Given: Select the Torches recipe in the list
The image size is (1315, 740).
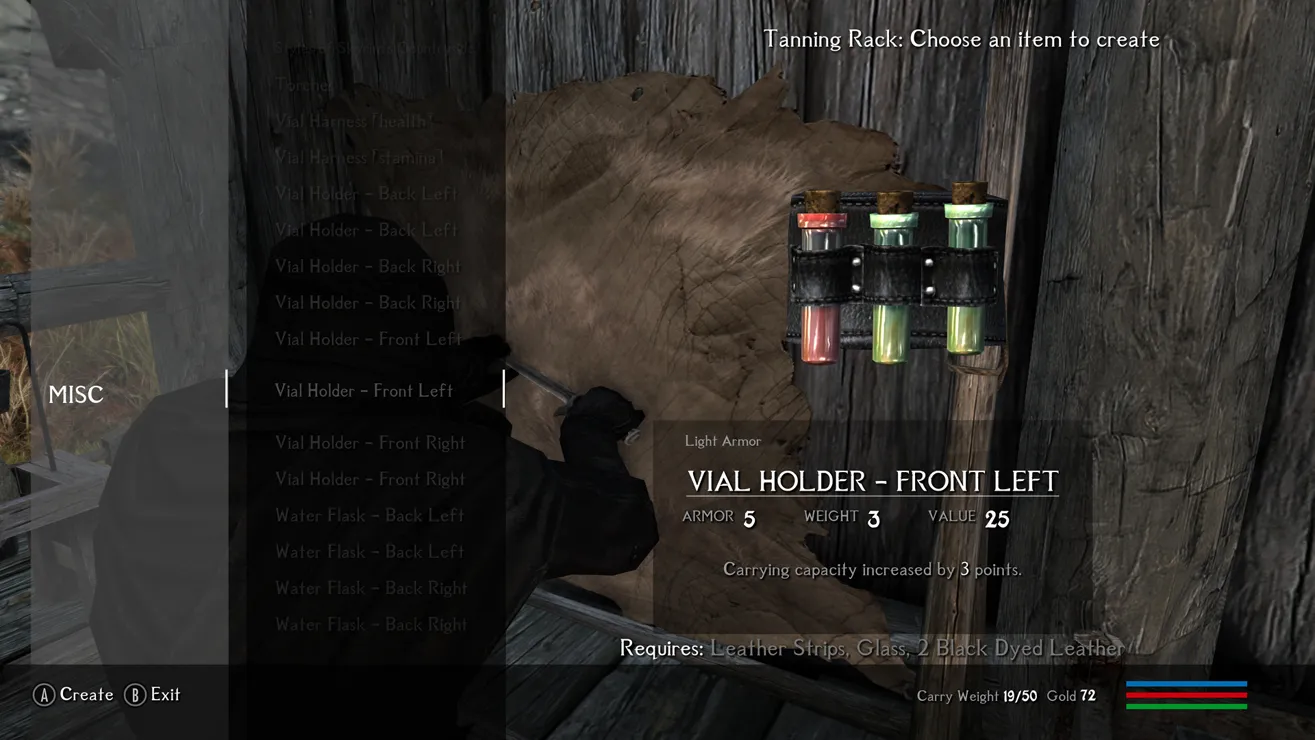Looking at the screenshot, I should coord(304,85).
